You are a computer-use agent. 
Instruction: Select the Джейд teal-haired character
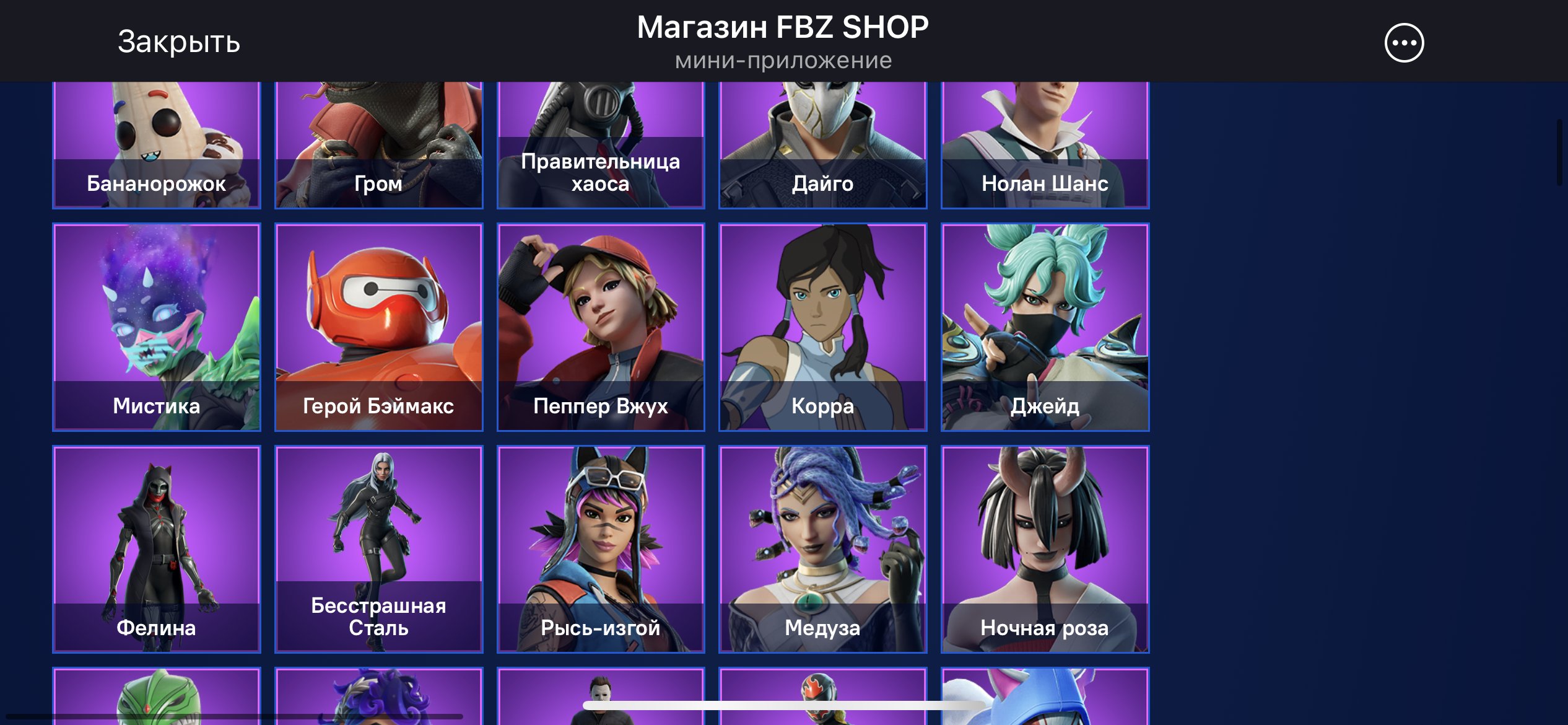pos(1045,327)
